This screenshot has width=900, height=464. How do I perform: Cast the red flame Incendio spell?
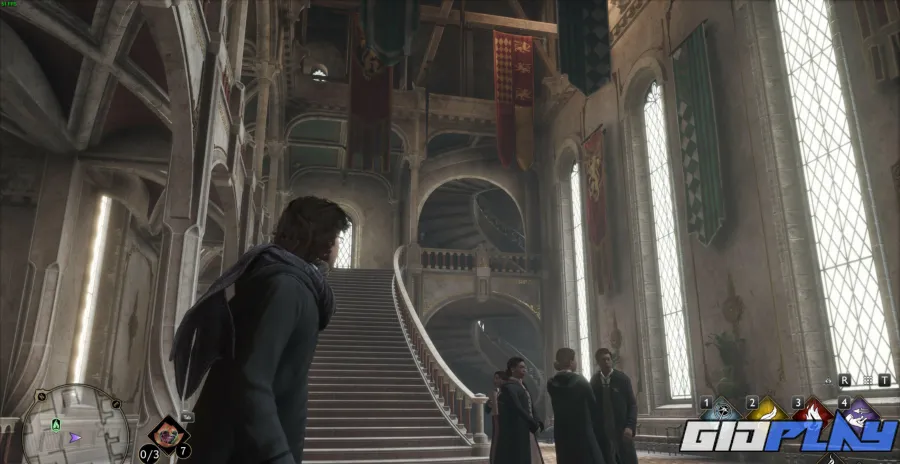tap(812, 411)
